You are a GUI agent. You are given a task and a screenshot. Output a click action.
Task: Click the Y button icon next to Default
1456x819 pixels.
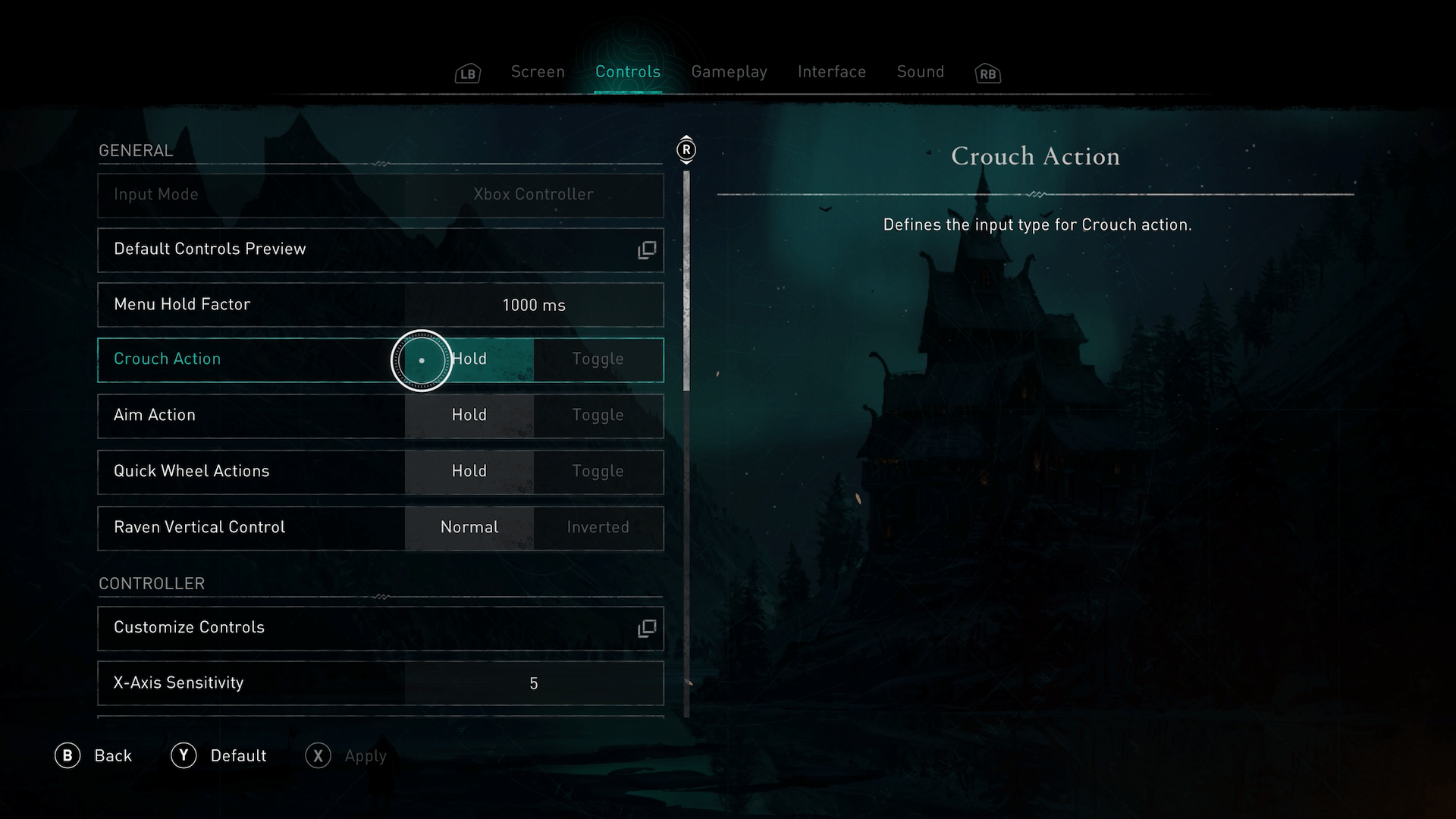184,755
